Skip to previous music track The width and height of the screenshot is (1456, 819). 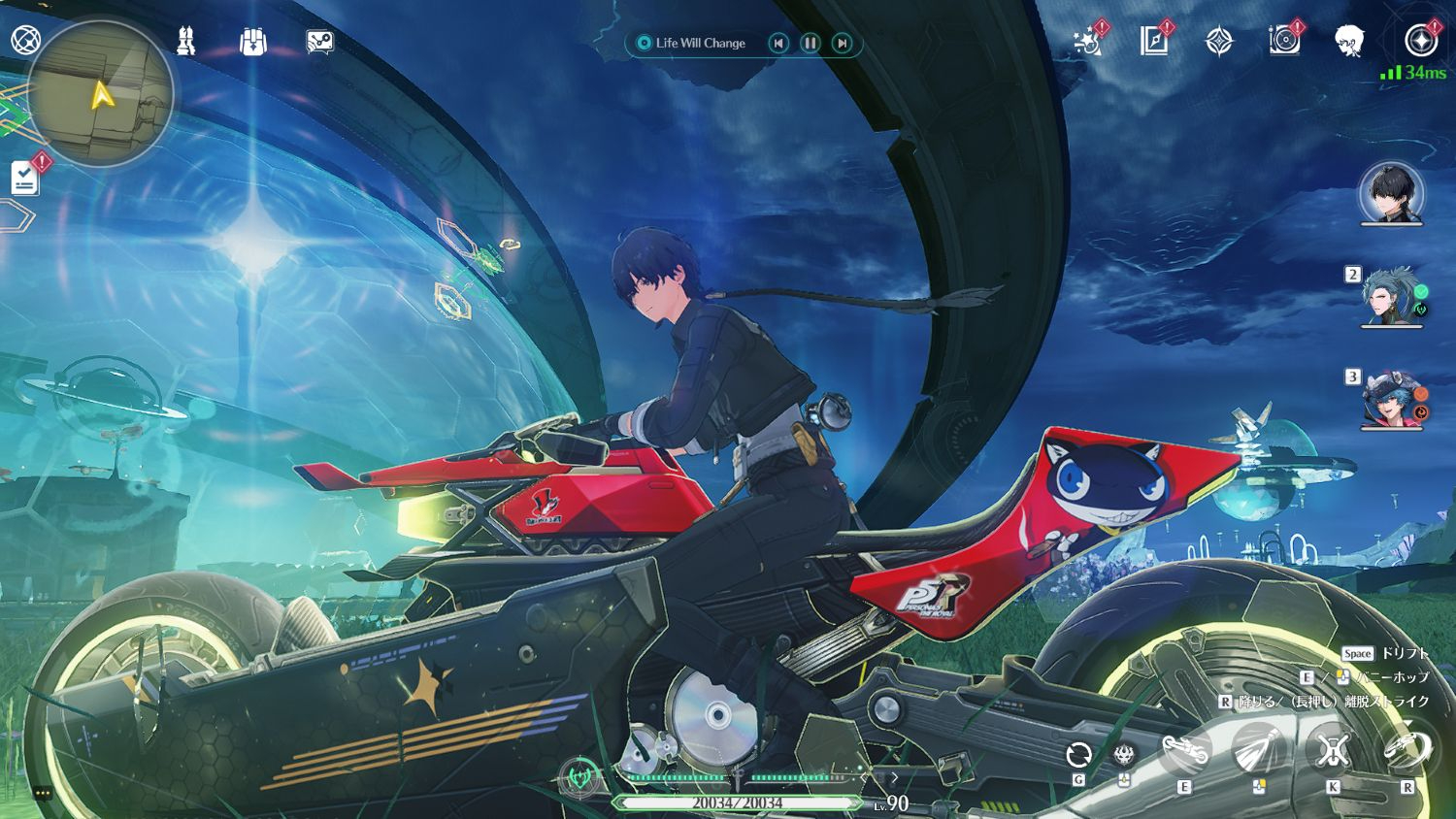pos(778,43)
